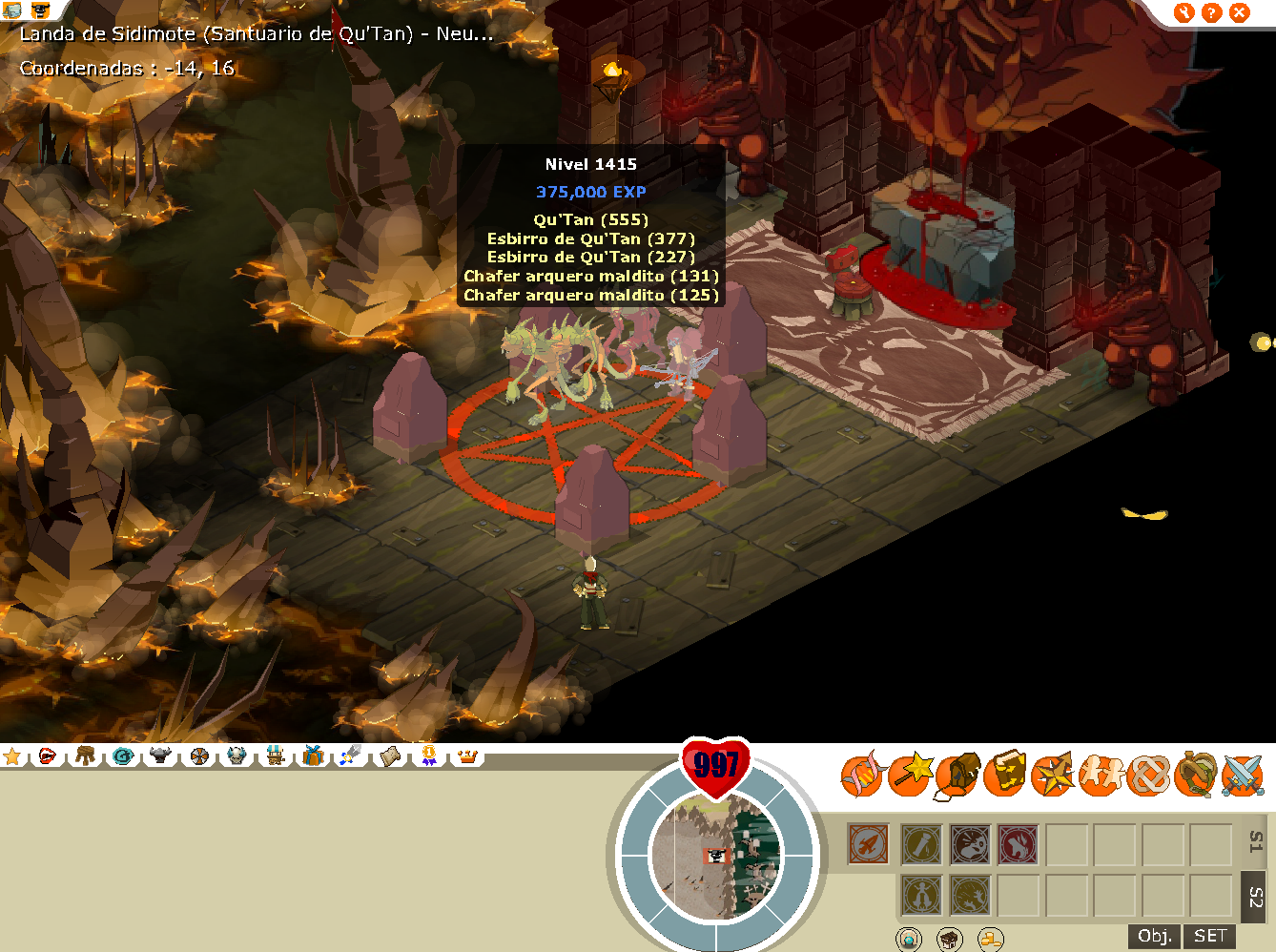Switch to the S2 spell bar tab
The width and height of the screenshot is (1276, 952).
(x=1255, y=897)
